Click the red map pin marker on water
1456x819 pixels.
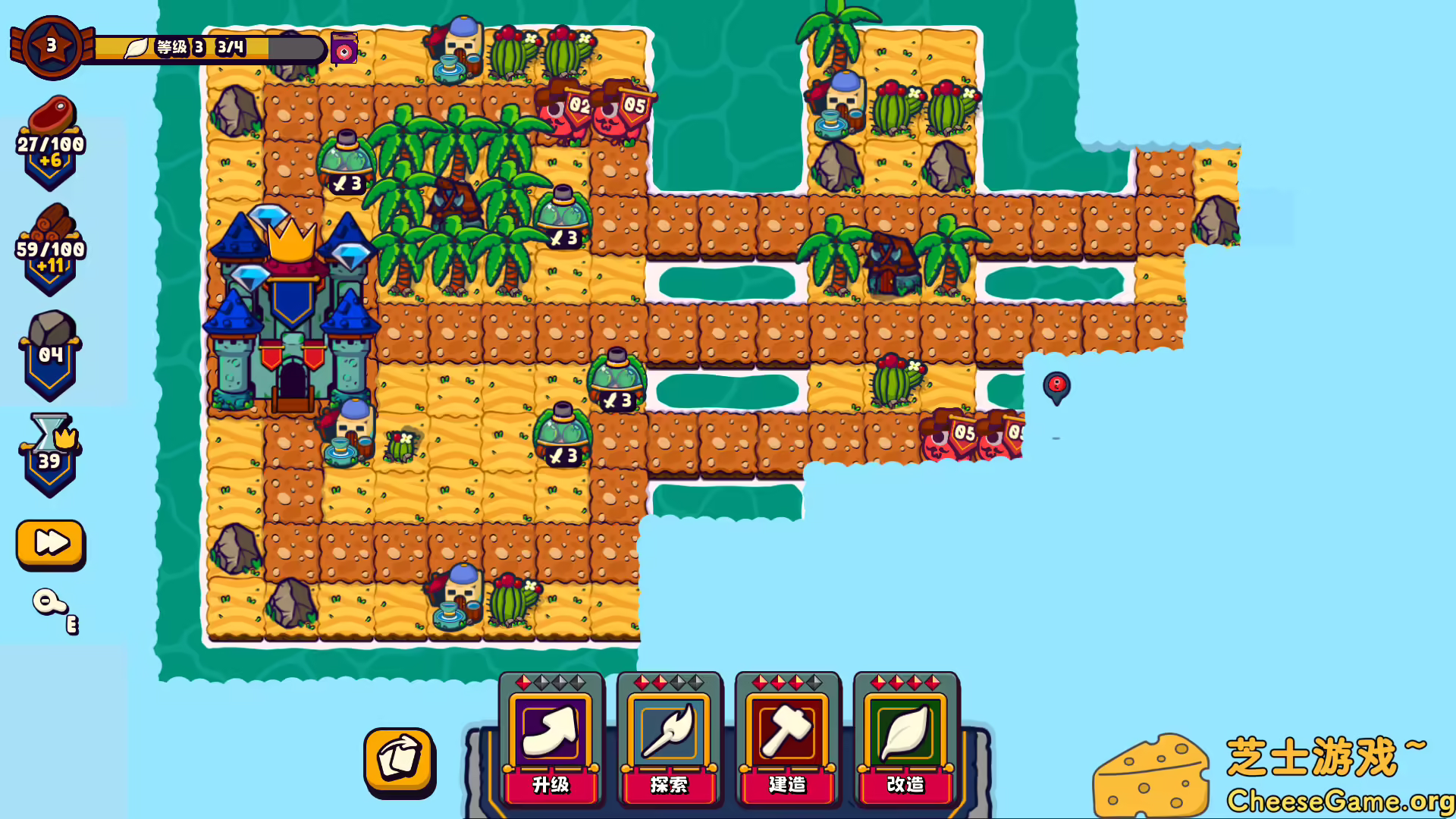(x=1056, y=387)
